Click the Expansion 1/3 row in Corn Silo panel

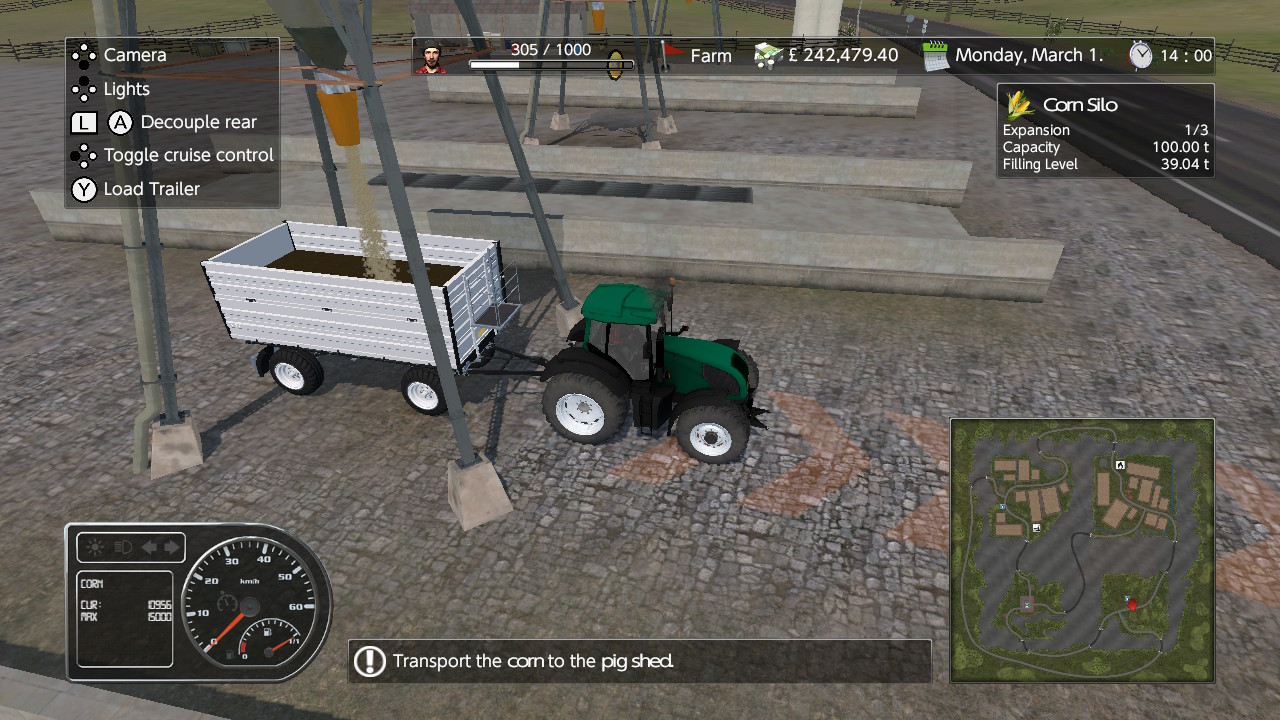(1105, 130)
